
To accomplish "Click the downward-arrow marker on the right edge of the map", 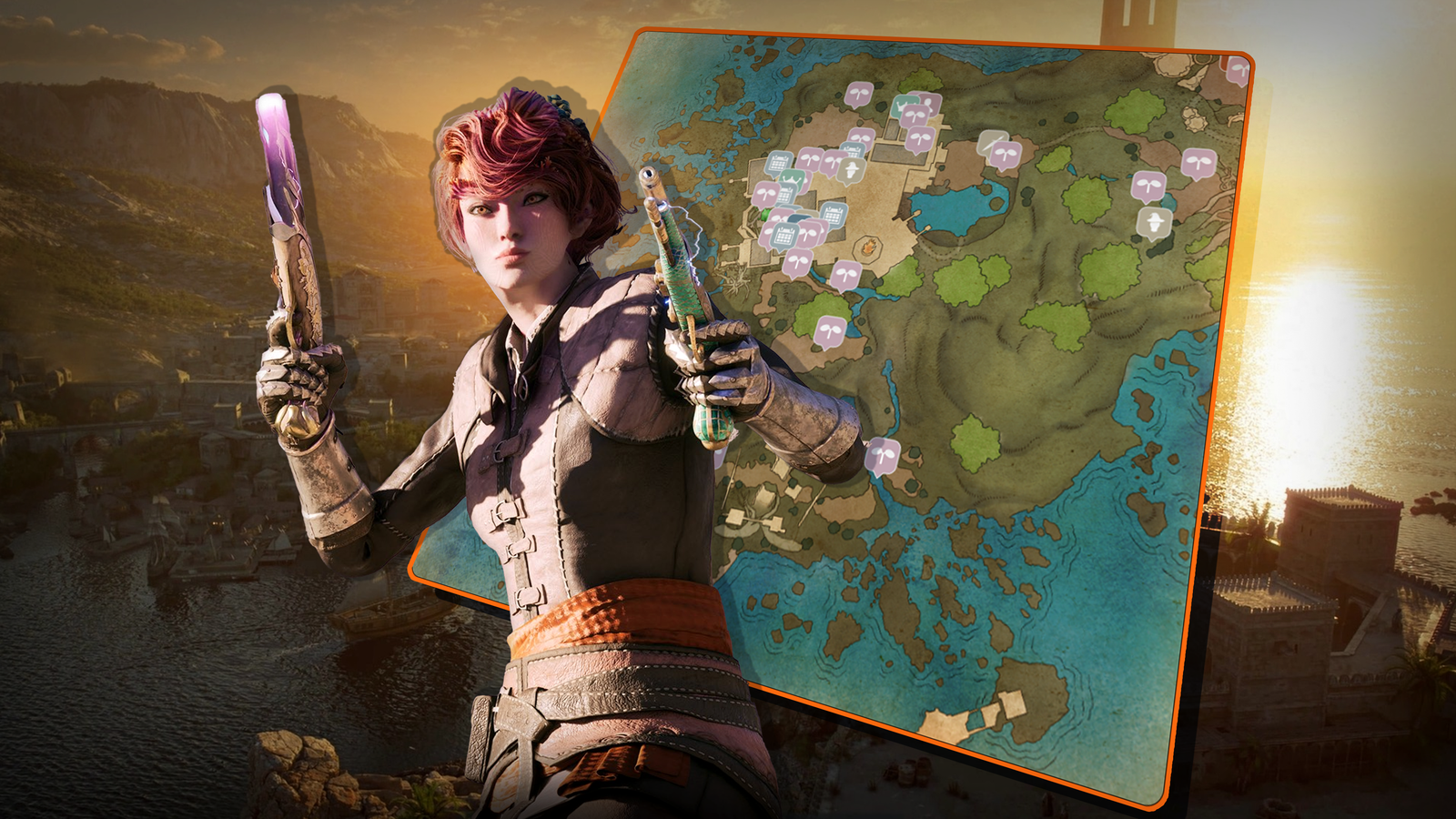I will click(x=1154, y=219).
